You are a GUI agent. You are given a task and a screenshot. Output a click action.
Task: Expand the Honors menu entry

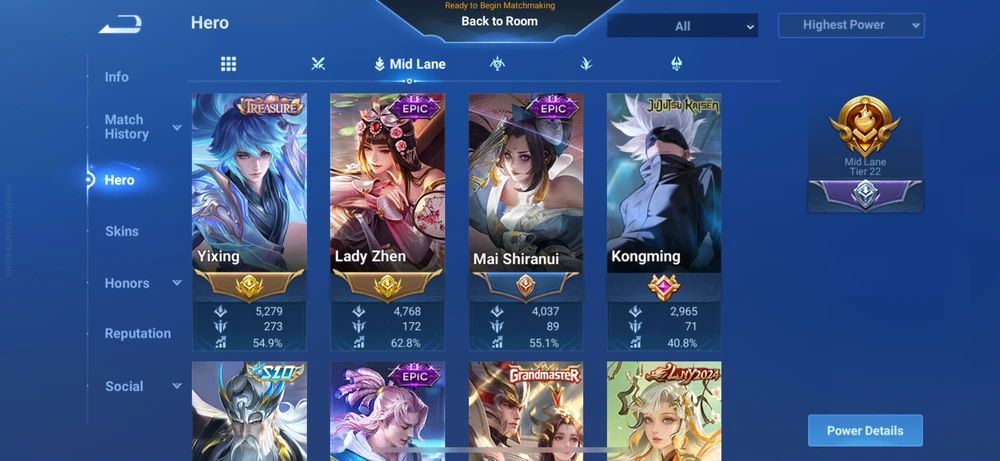142,283
